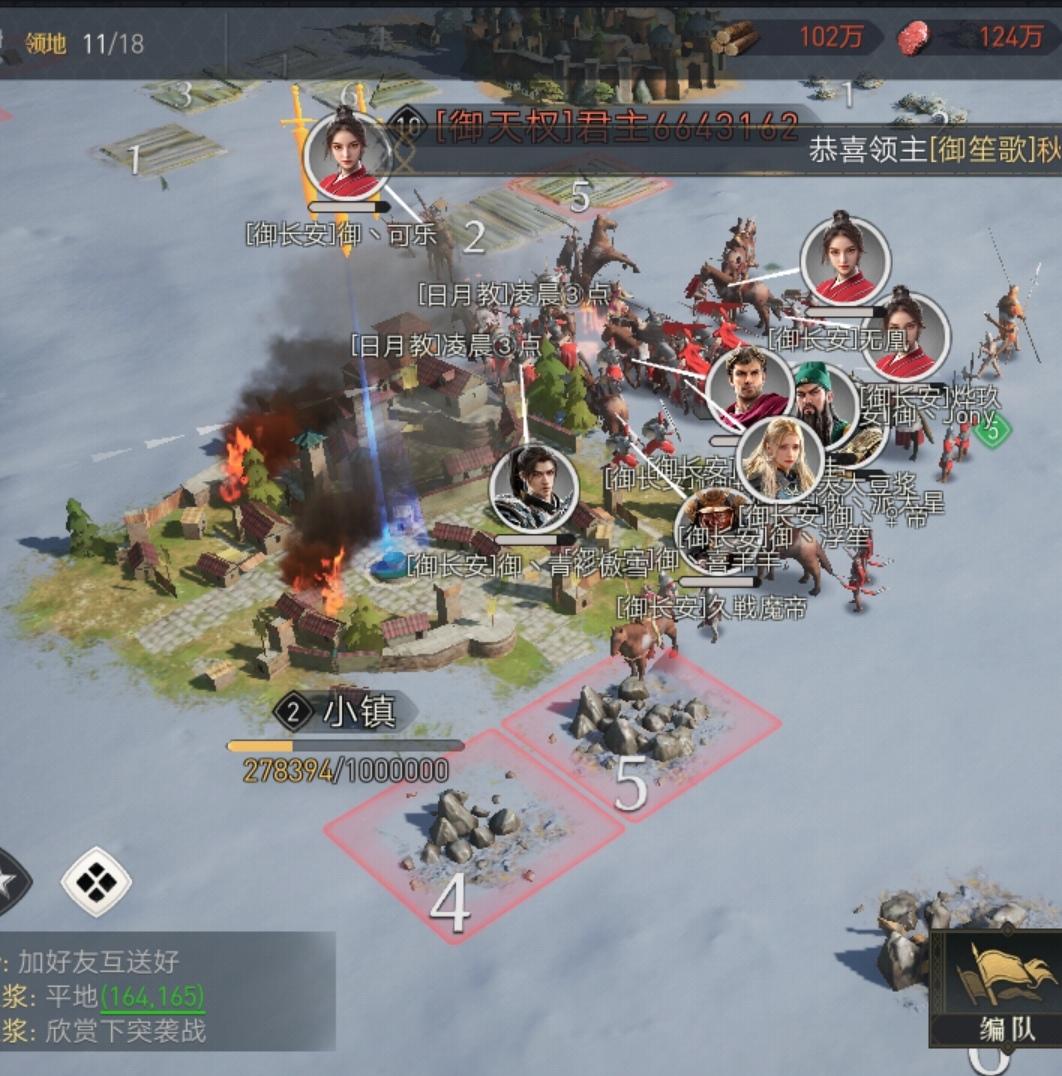Select the 小镇 level 2 town label

tap(346, 712)
